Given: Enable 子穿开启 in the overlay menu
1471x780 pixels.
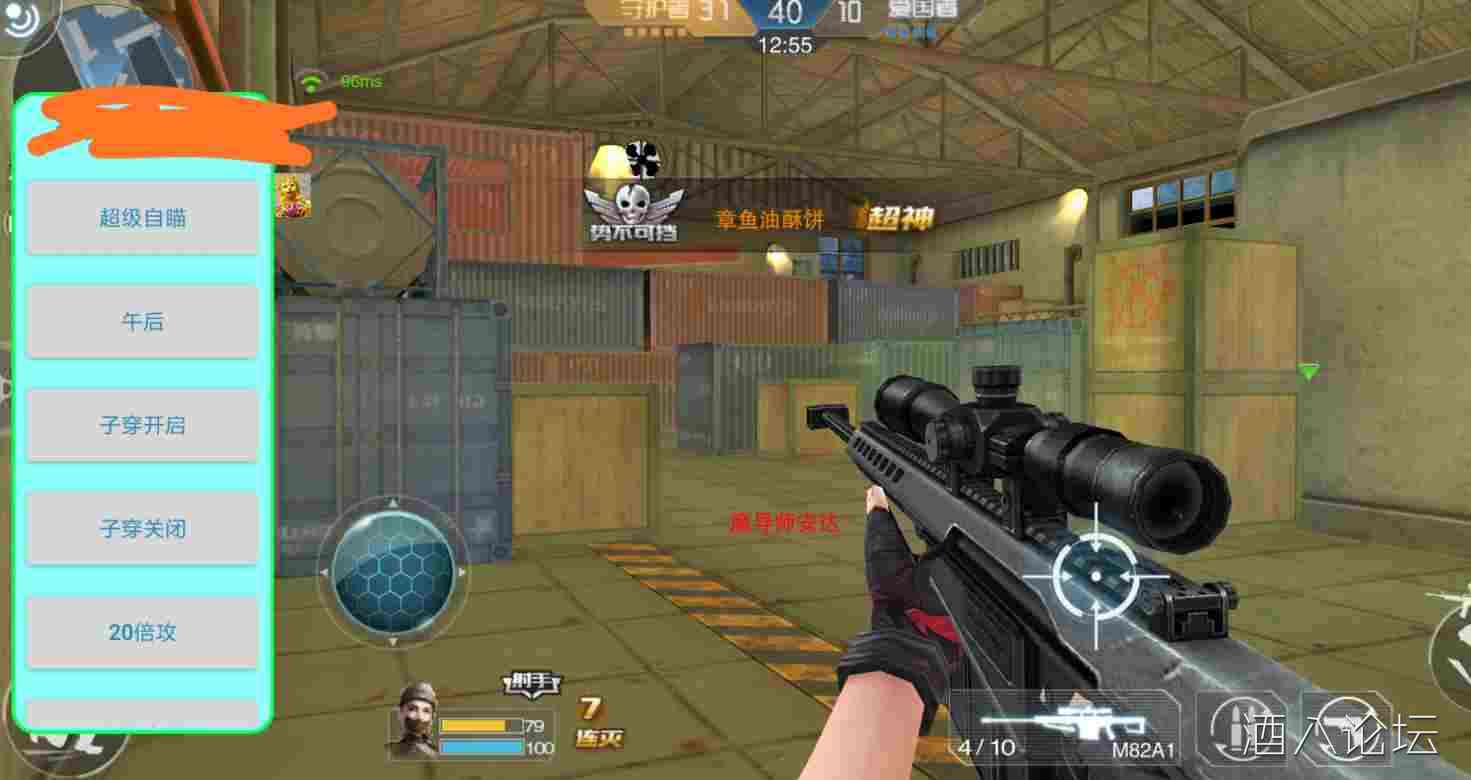Looking at the screenshot, I should (x=142, y=425).
